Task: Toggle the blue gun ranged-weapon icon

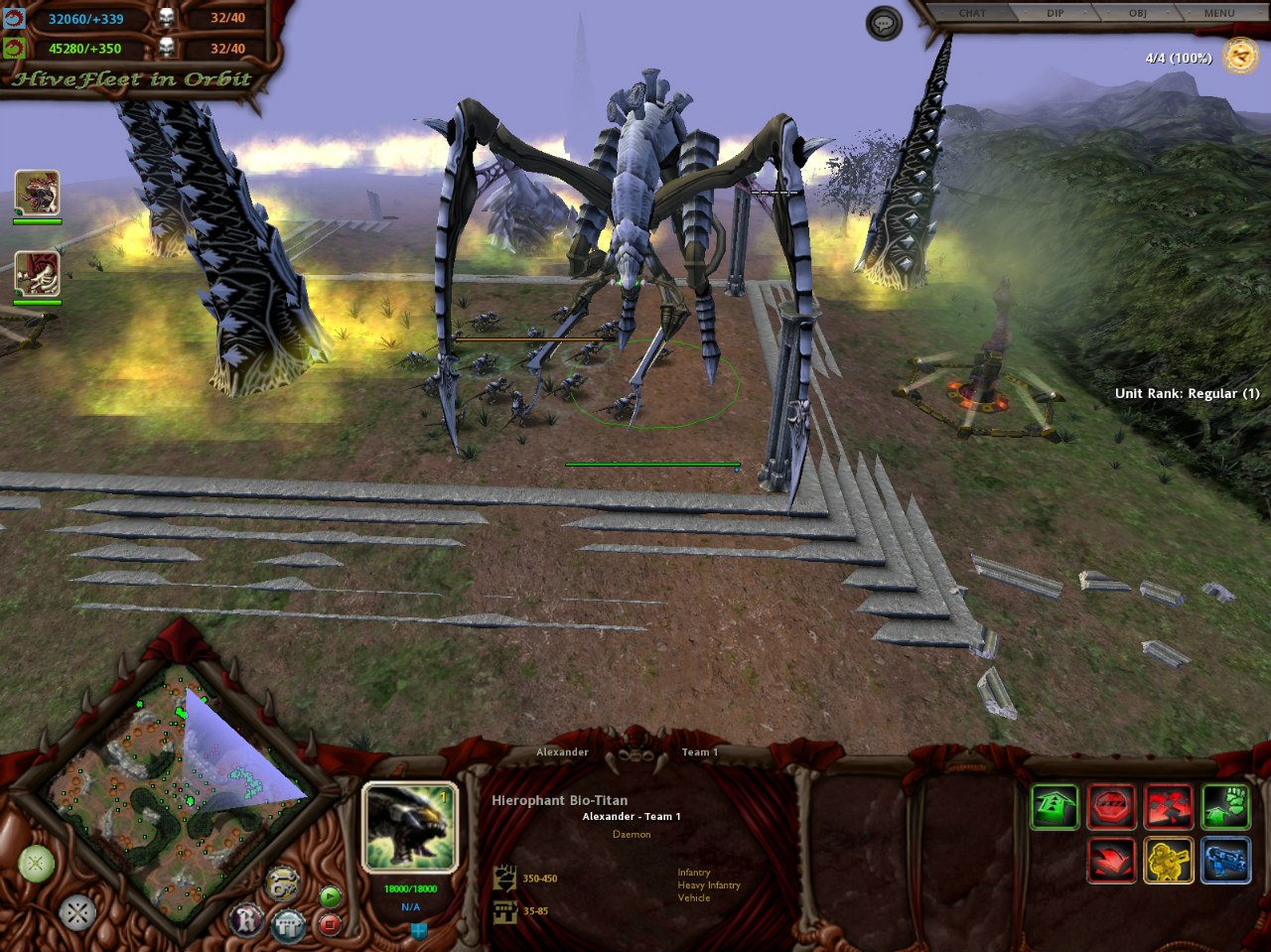Action: click(1225, 860)
